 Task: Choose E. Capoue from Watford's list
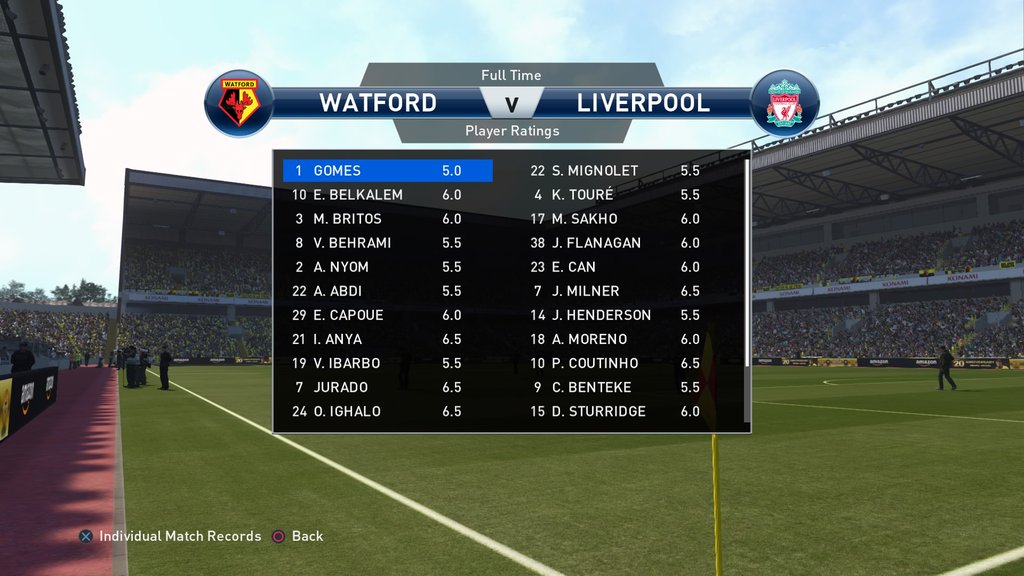pyautogui.click(x=387, y=315)
